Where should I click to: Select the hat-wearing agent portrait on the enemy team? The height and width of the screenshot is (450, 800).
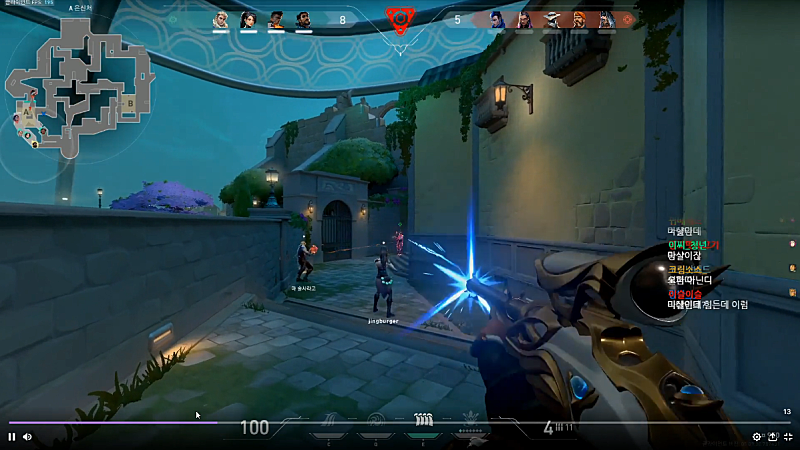551,19
